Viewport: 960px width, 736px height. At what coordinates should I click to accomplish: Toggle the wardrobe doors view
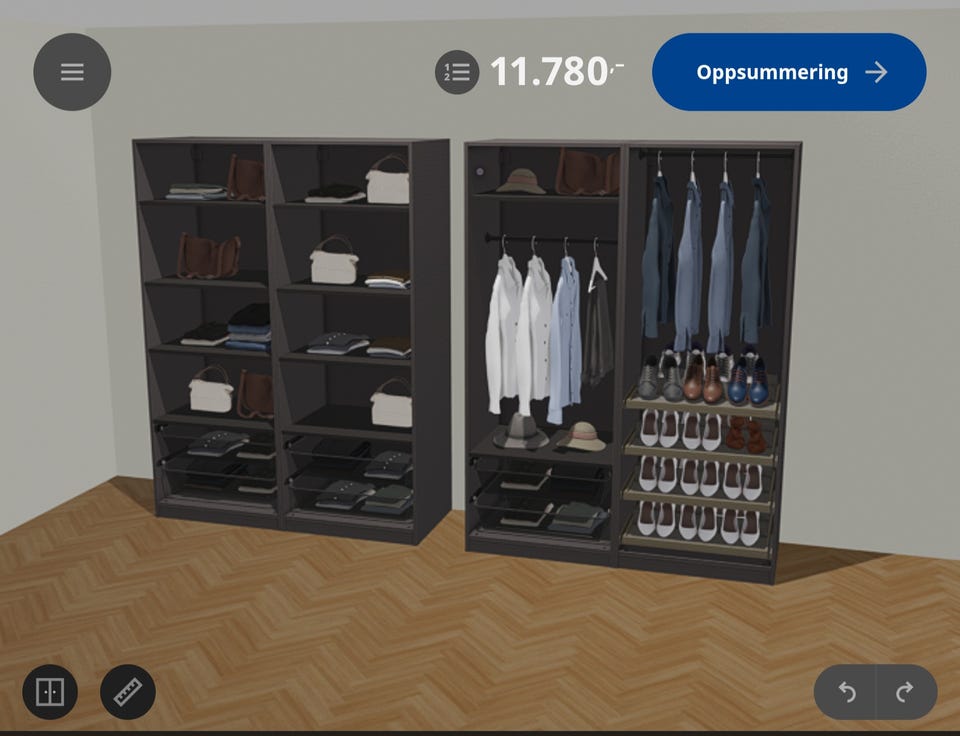50,692
